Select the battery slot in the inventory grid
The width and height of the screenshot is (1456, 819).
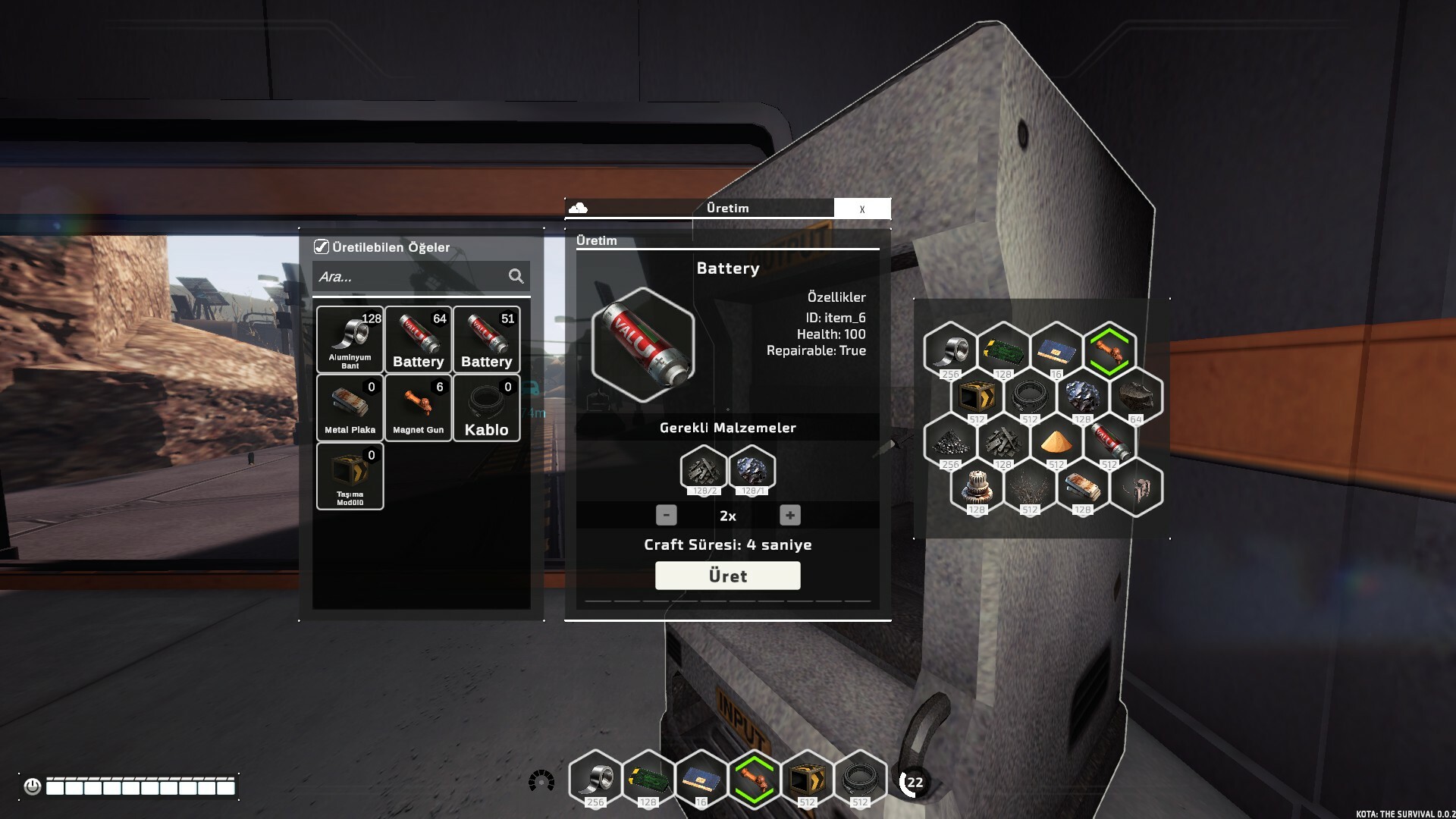tap(1109, 441)
